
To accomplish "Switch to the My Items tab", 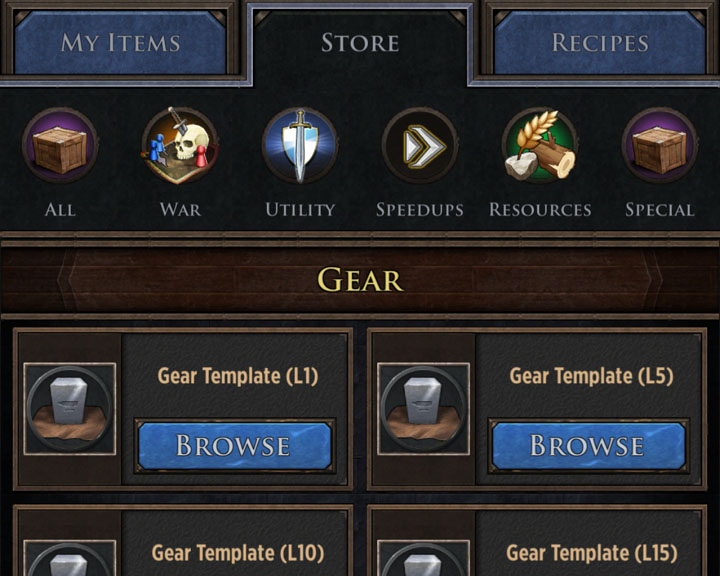I will (120, 43).
